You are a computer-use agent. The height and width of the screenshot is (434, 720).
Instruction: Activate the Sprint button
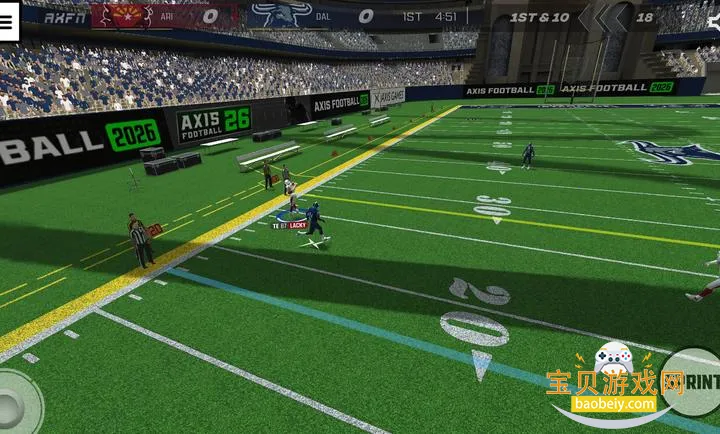tap(698, 381)
